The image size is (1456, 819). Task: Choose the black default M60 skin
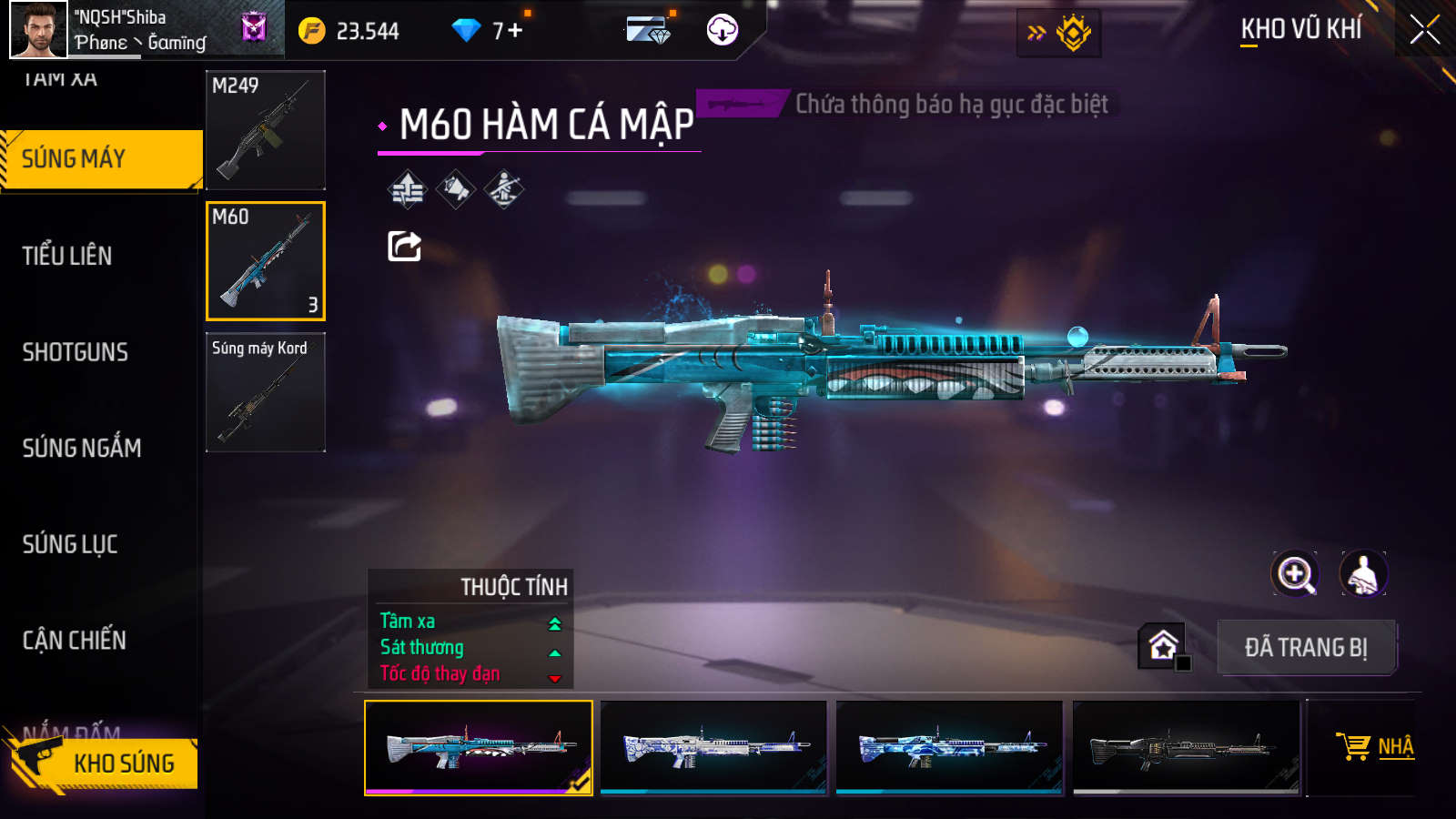pyautogui.click(x=1186, y=747)
